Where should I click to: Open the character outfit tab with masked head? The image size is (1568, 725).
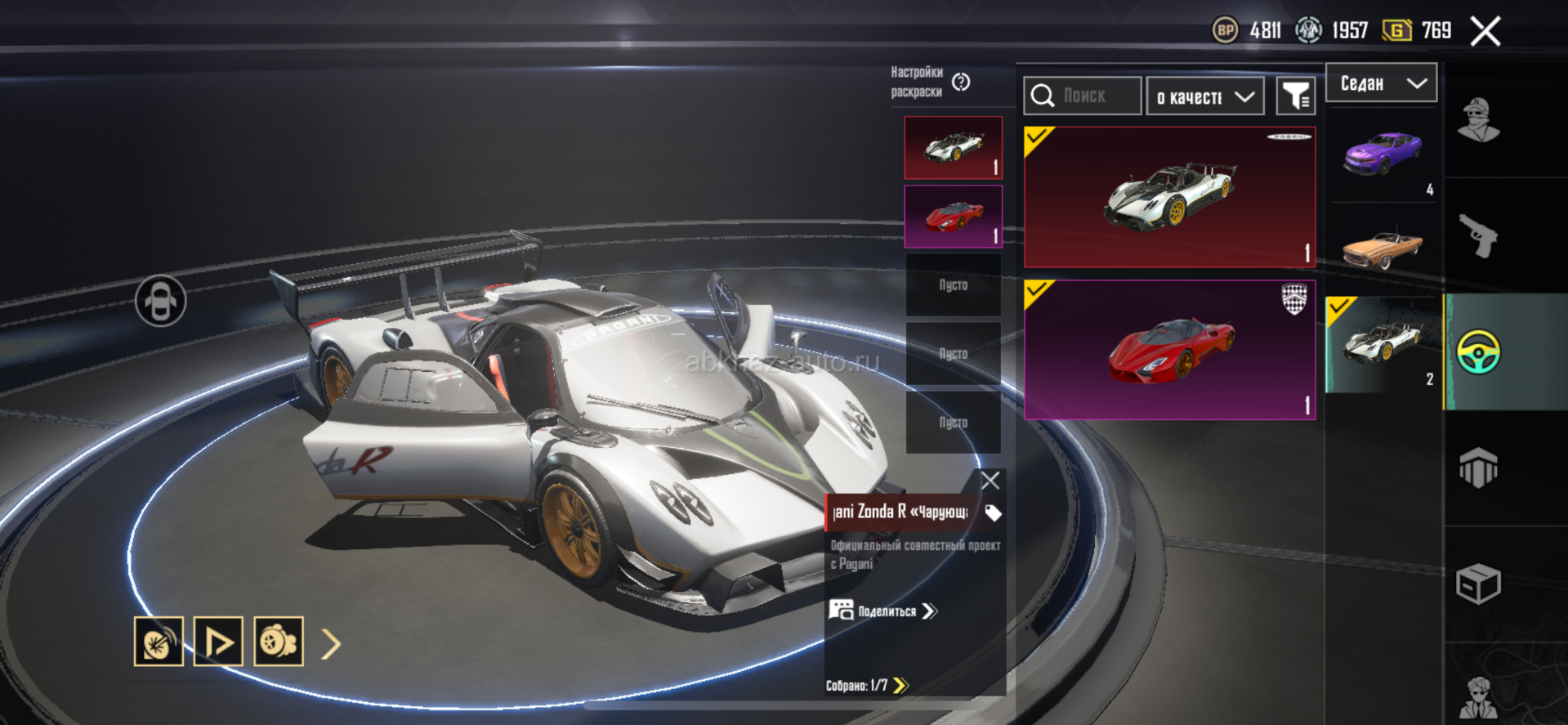pyautogui.click(x=1478, y=120)
